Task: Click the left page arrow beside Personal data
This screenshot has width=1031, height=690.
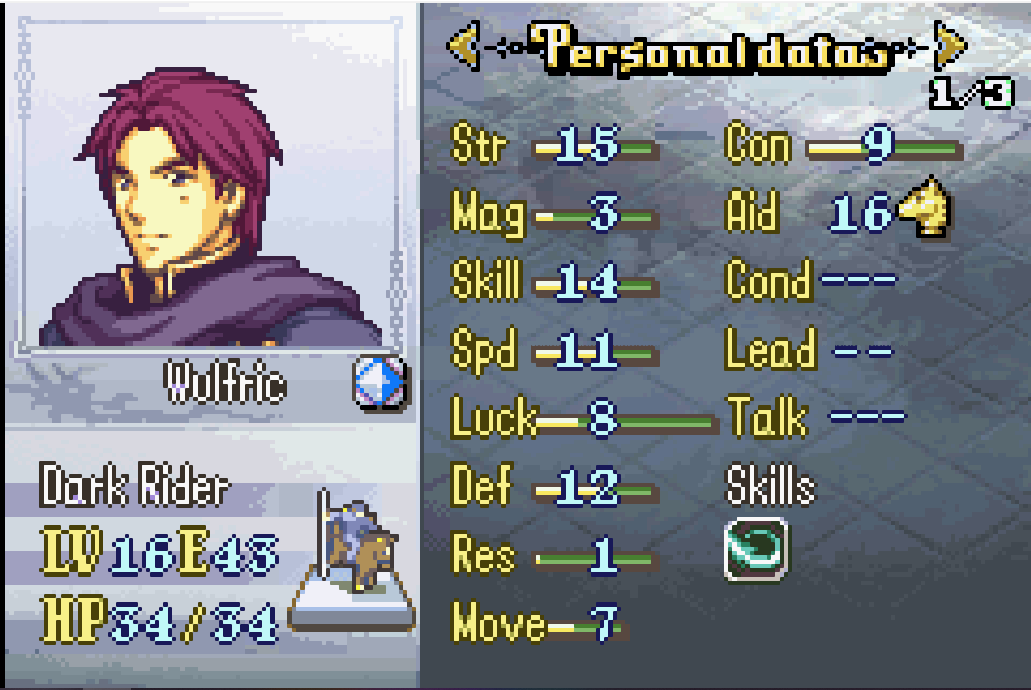Action: point(461,46)
